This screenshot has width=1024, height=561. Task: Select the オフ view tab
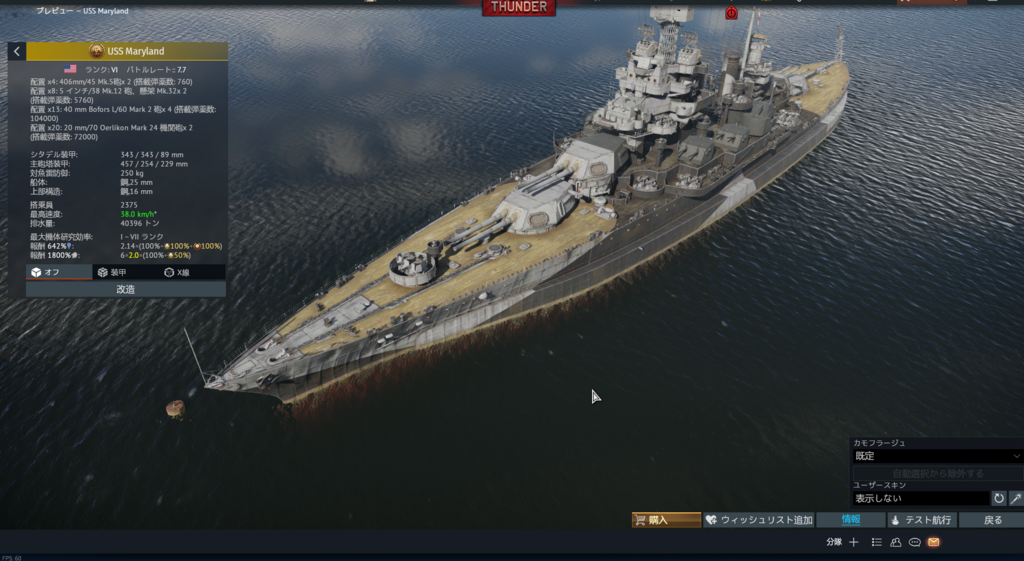pyautogui.click(x=59, y=272)
